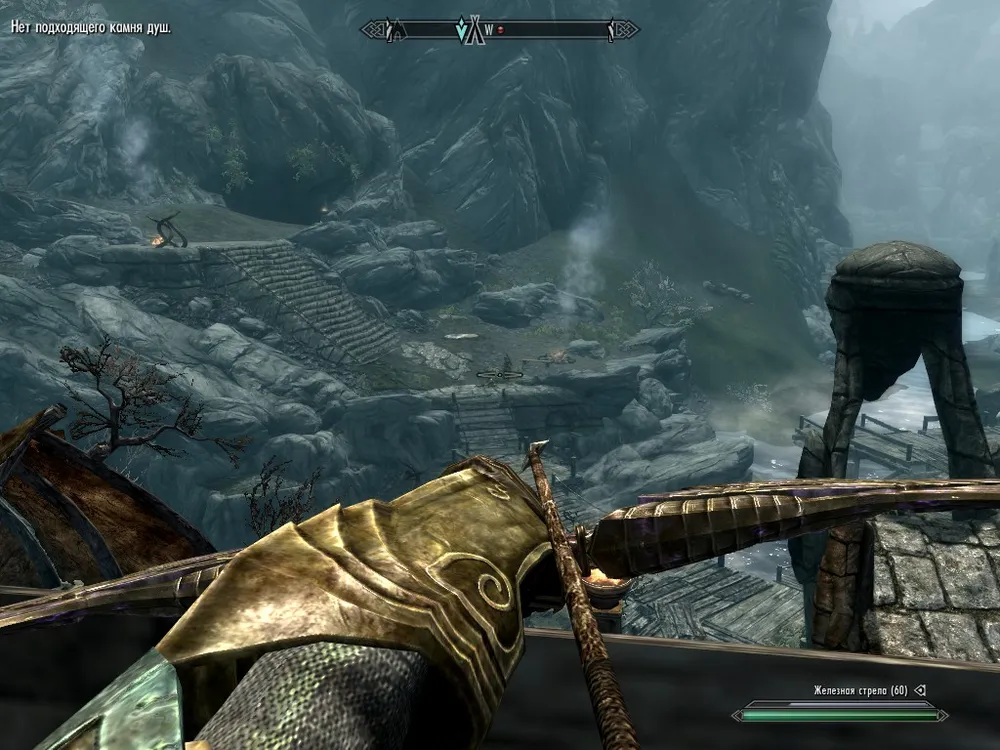Click the teal quest marker on the compass
Viewport: 1000px width, 750px height.
[462, 31]
